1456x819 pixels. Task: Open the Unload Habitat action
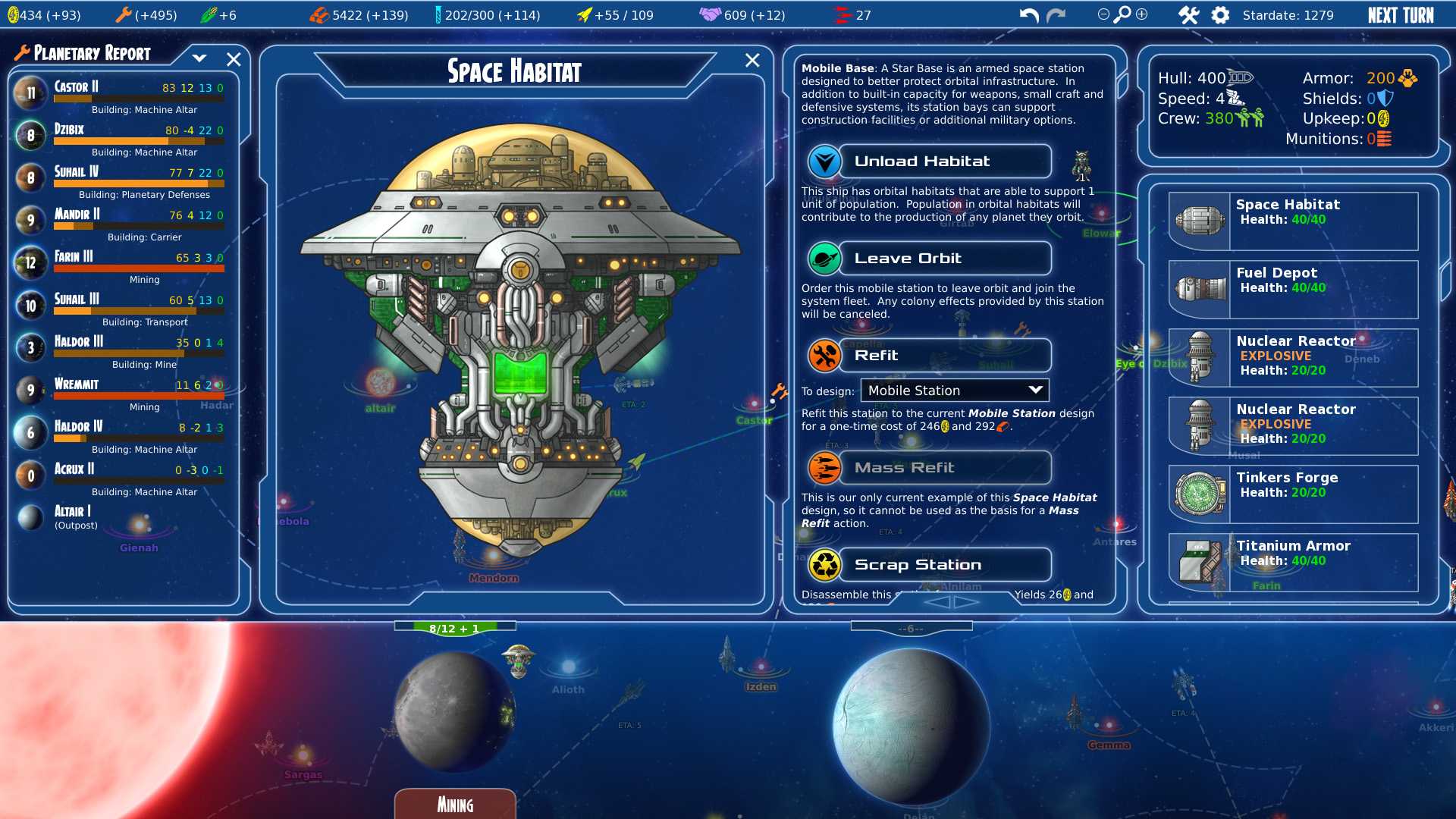click(824, 161)
